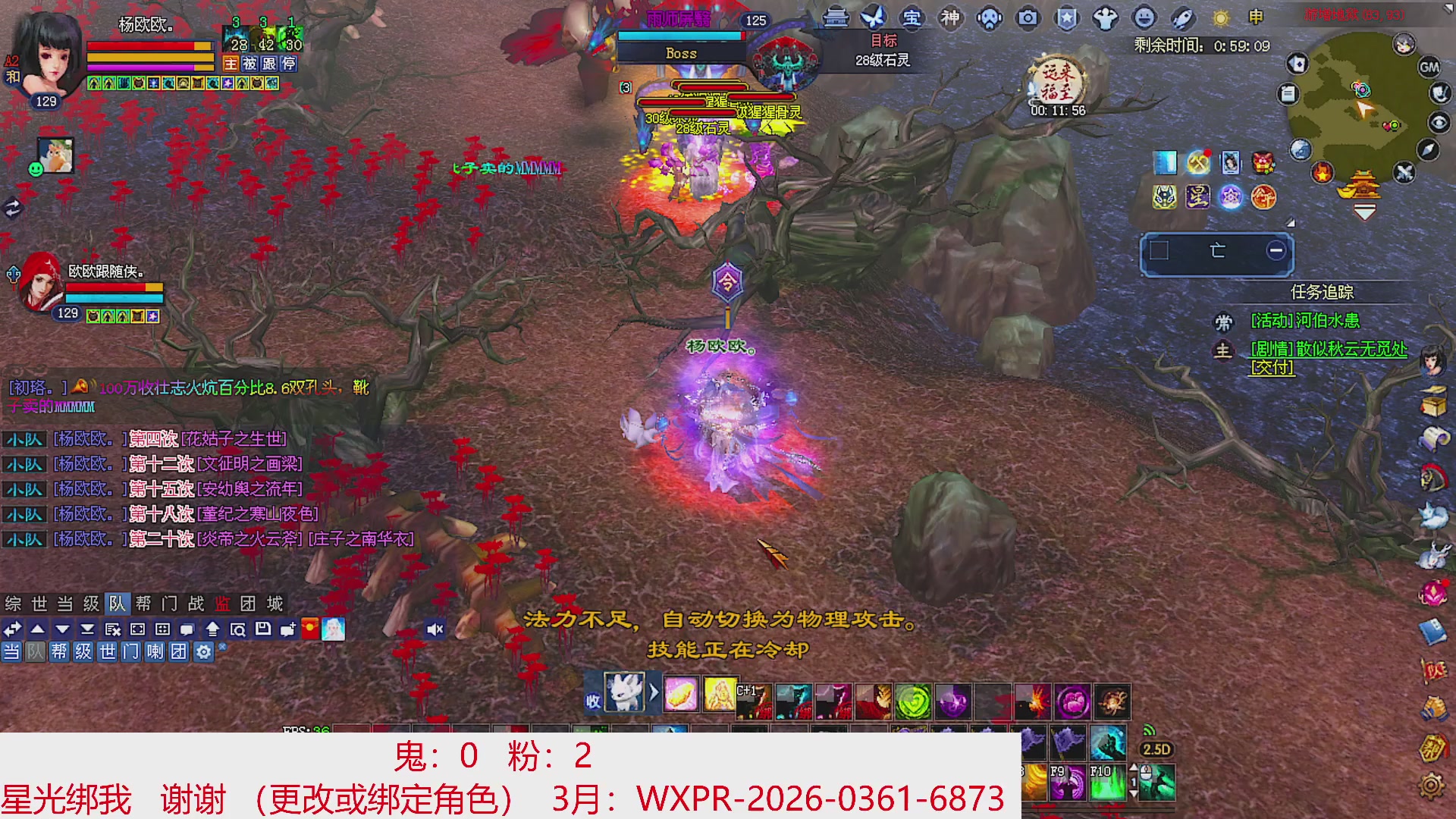Save the chat log with the floppy disk icon

click(x=264, y=629)
